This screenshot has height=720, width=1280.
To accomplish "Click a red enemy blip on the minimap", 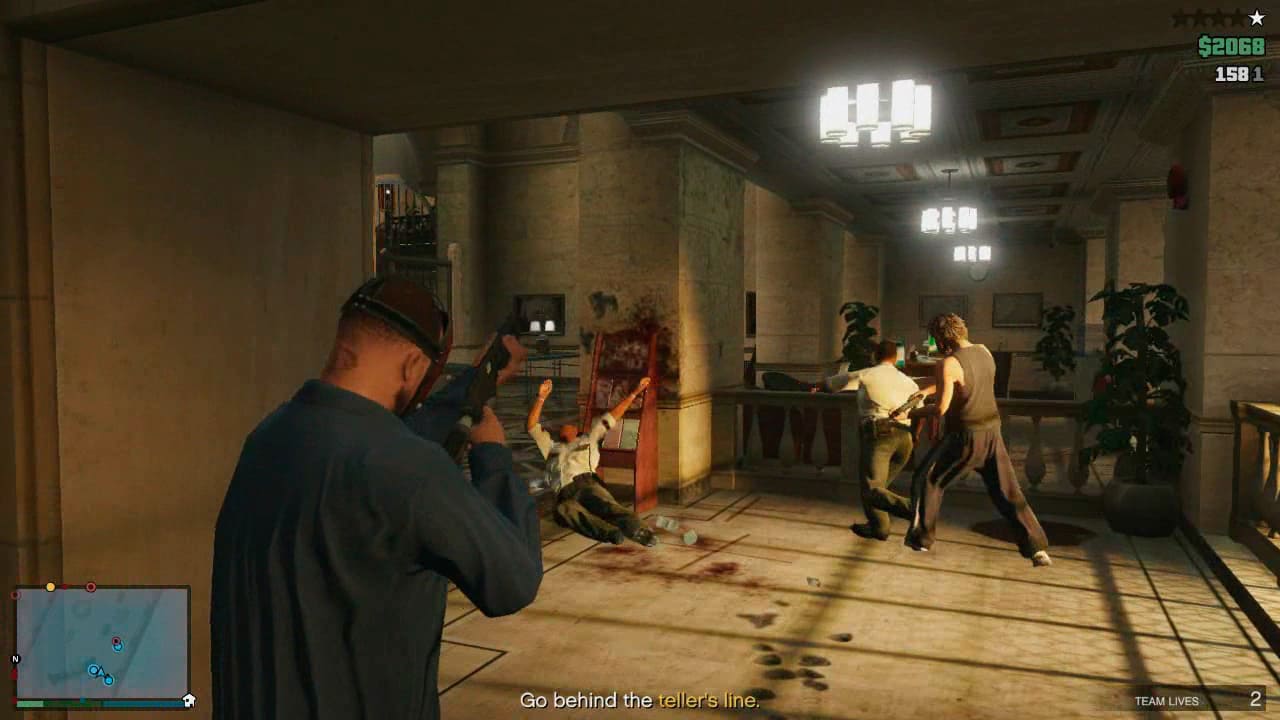I will click(116, 640).
